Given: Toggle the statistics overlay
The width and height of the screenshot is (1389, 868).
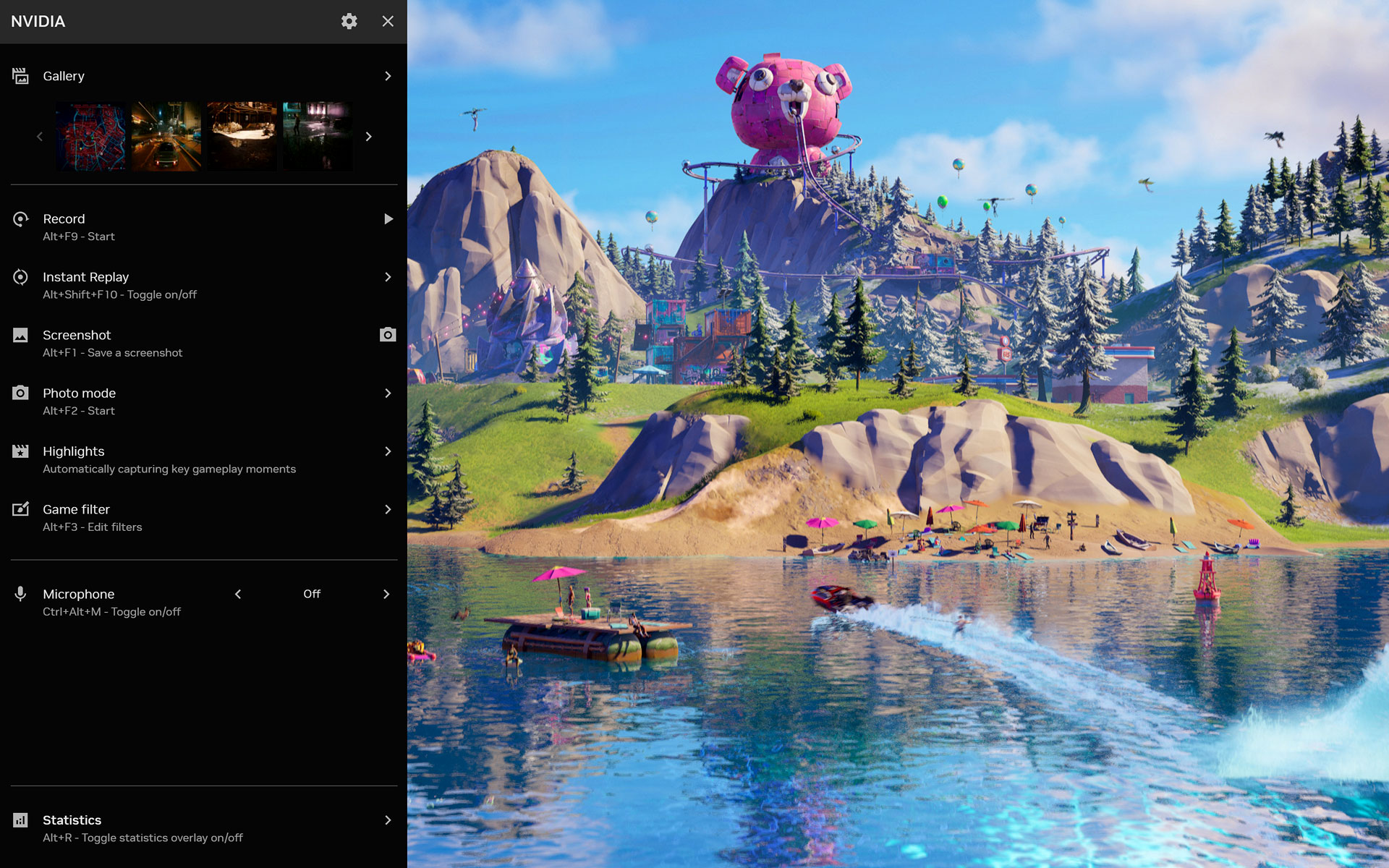Looking at the screenshot, I should [x=388, y=820].
